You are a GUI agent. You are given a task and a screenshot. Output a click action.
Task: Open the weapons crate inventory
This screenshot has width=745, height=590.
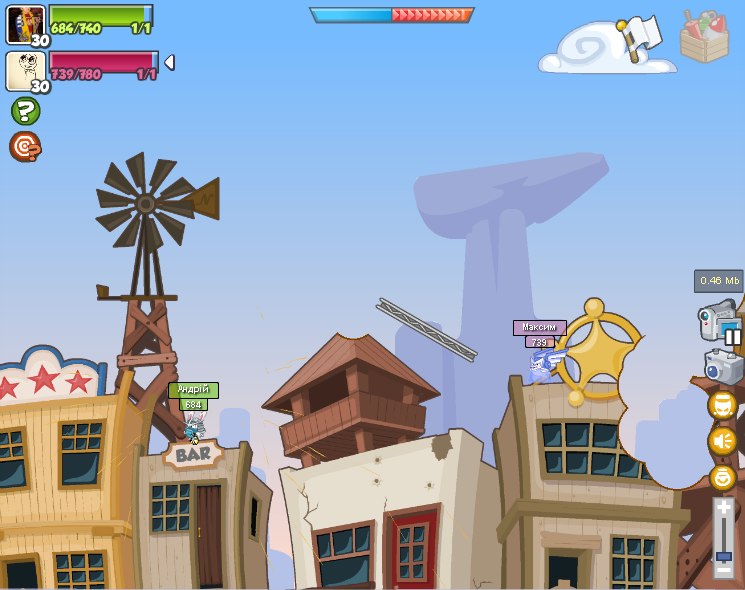pos(705,36)
